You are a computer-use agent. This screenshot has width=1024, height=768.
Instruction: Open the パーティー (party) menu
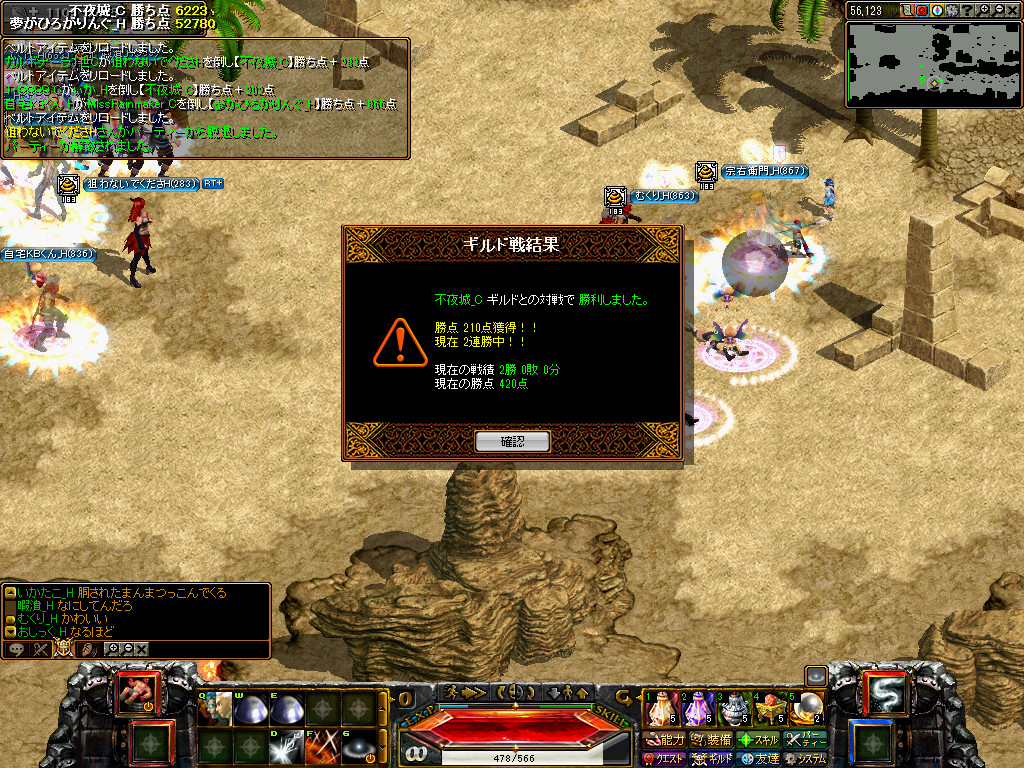(x=806, y=740)
